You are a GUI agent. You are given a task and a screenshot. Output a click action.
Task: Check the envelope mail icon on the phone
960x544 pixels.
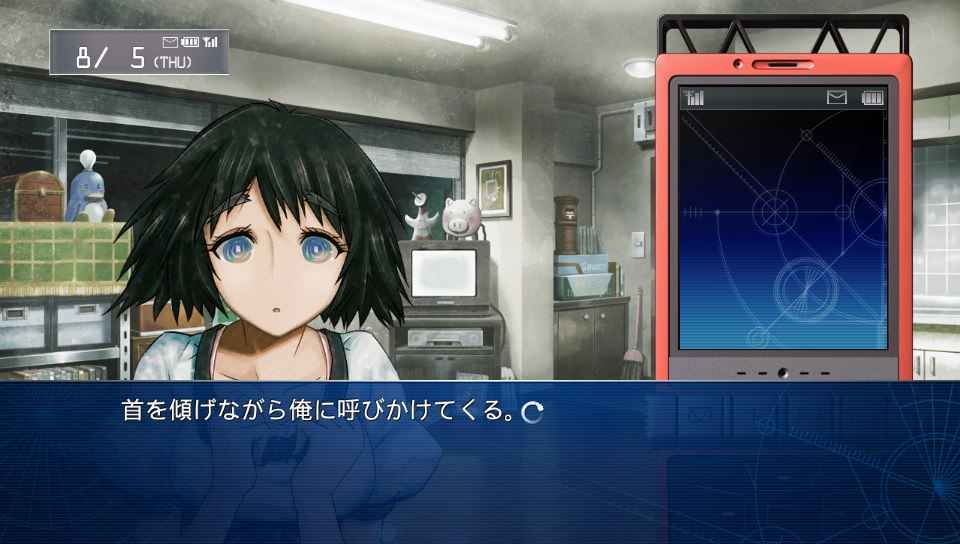(x=837, y=97)
